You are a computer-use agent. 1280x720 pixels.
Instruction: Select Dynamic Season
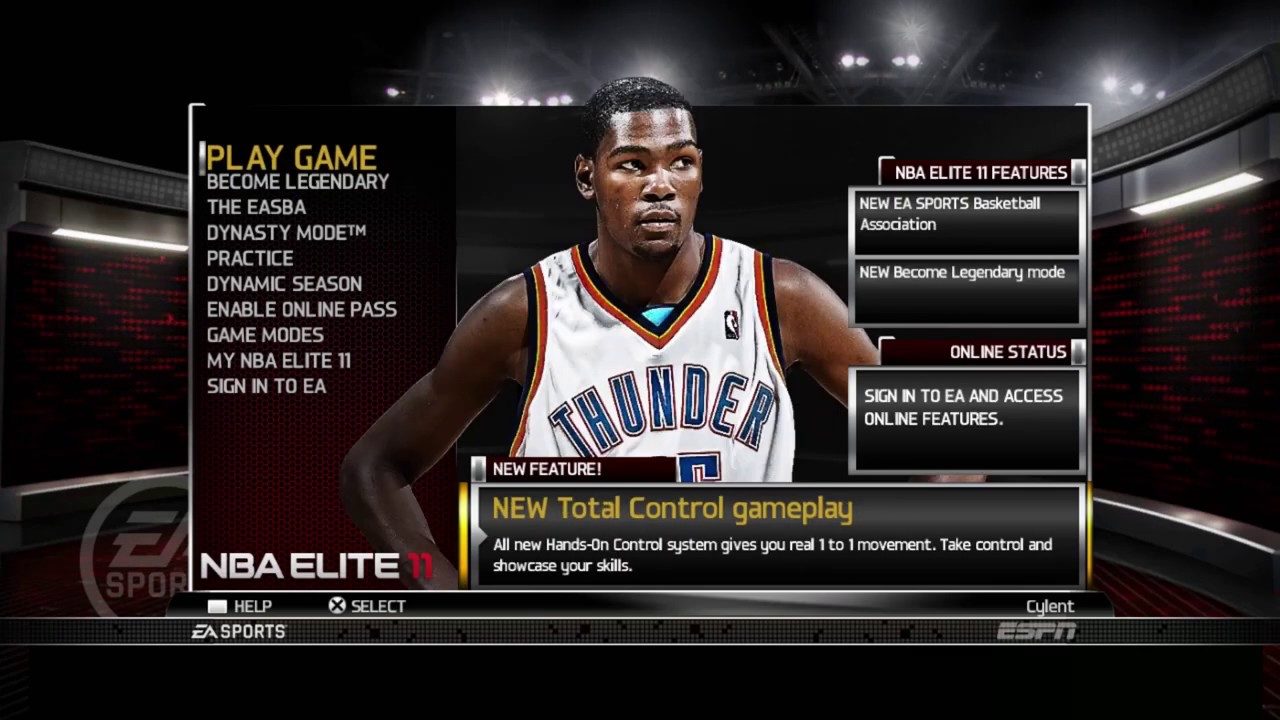coord(283,284)
